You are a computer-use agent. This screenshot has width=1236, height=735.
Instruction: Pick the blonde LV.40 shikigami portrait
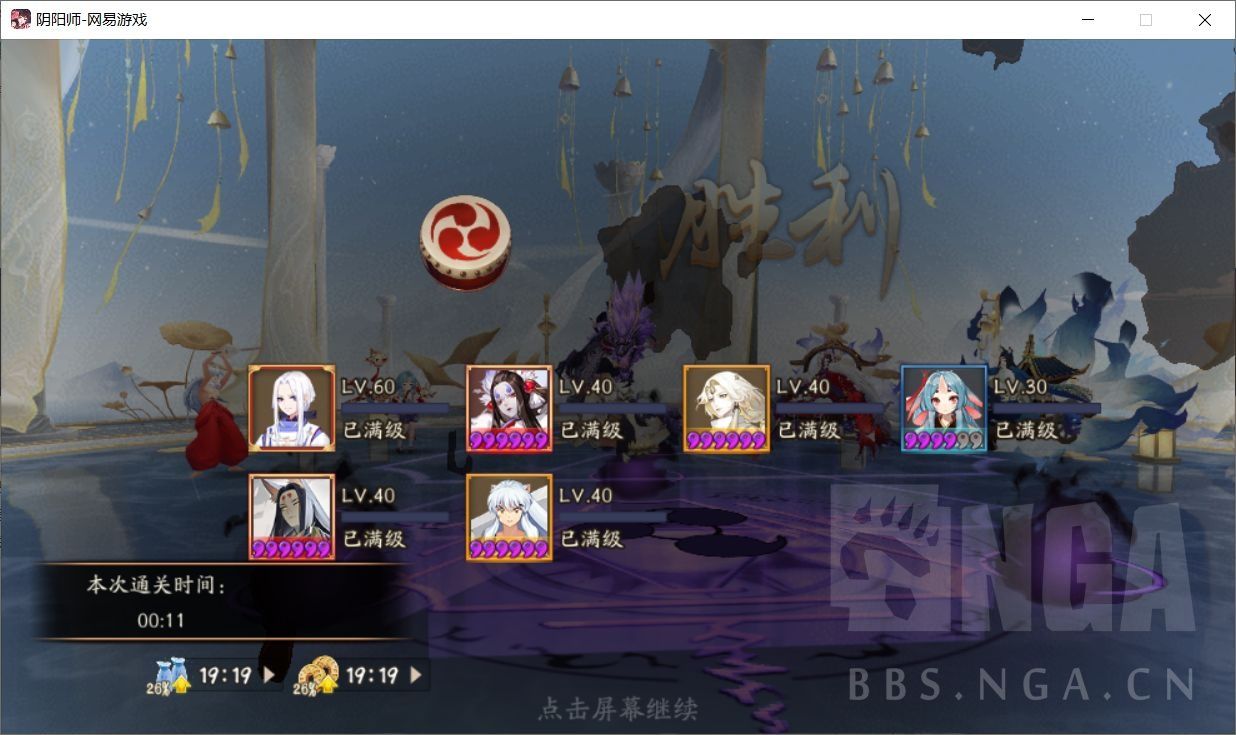click(x=727, y=408)
